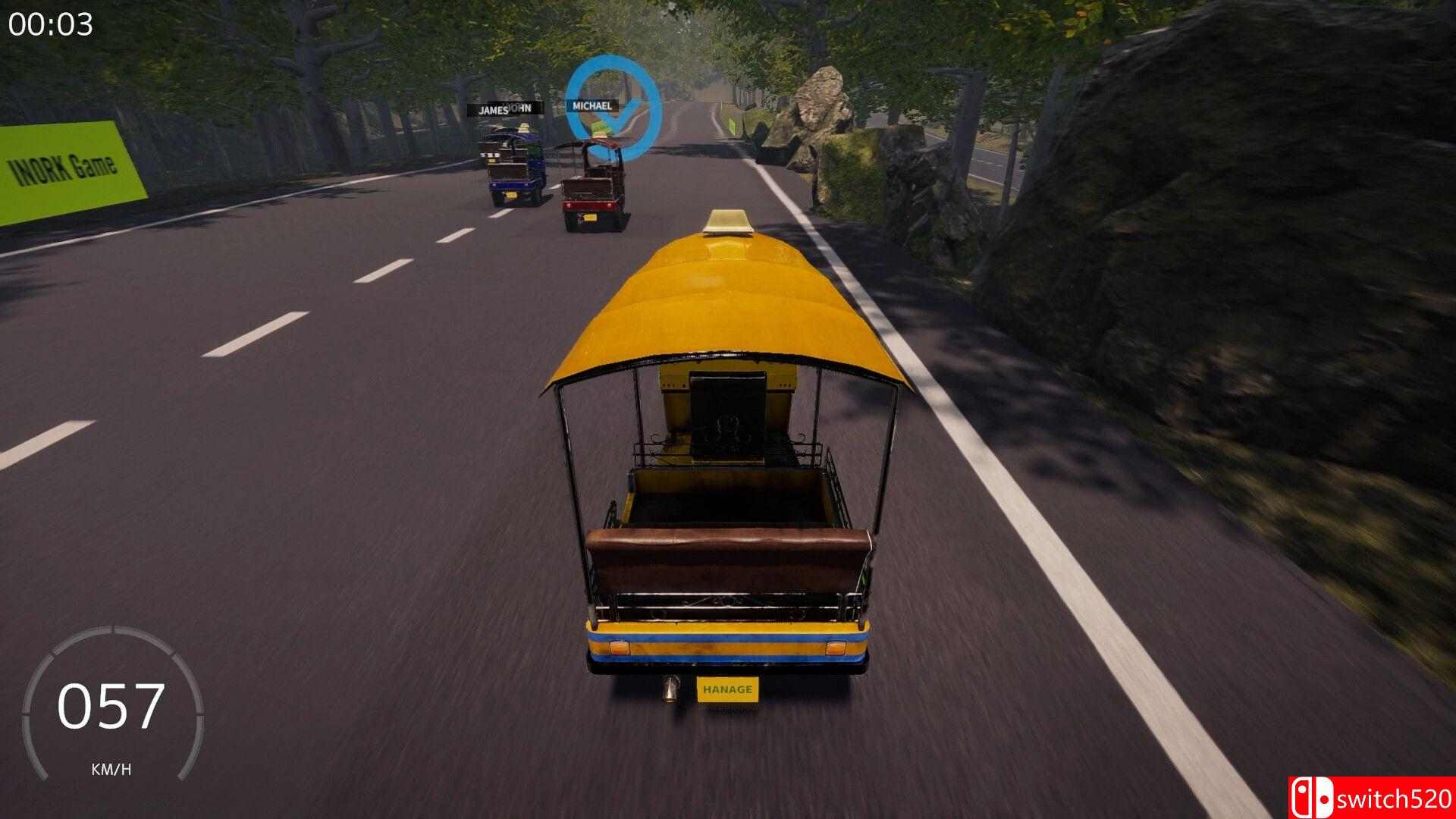The width and height of the screenshot is (1456, 819).
Task: Open the switch520 watermark tab
Action: click(x=1380, y=796)
